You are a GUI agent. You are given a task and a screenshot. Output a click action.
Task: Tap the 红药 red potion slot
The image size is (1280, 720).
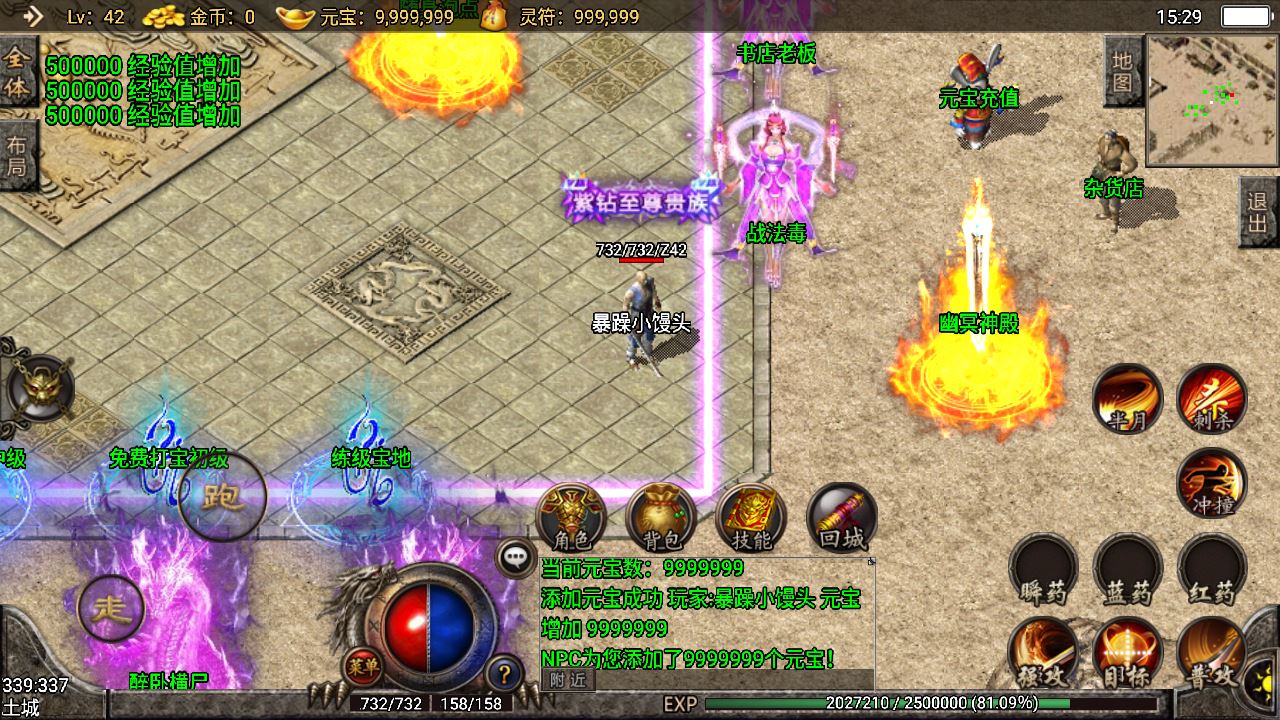pyautogui.click(x=1212, y=570)
